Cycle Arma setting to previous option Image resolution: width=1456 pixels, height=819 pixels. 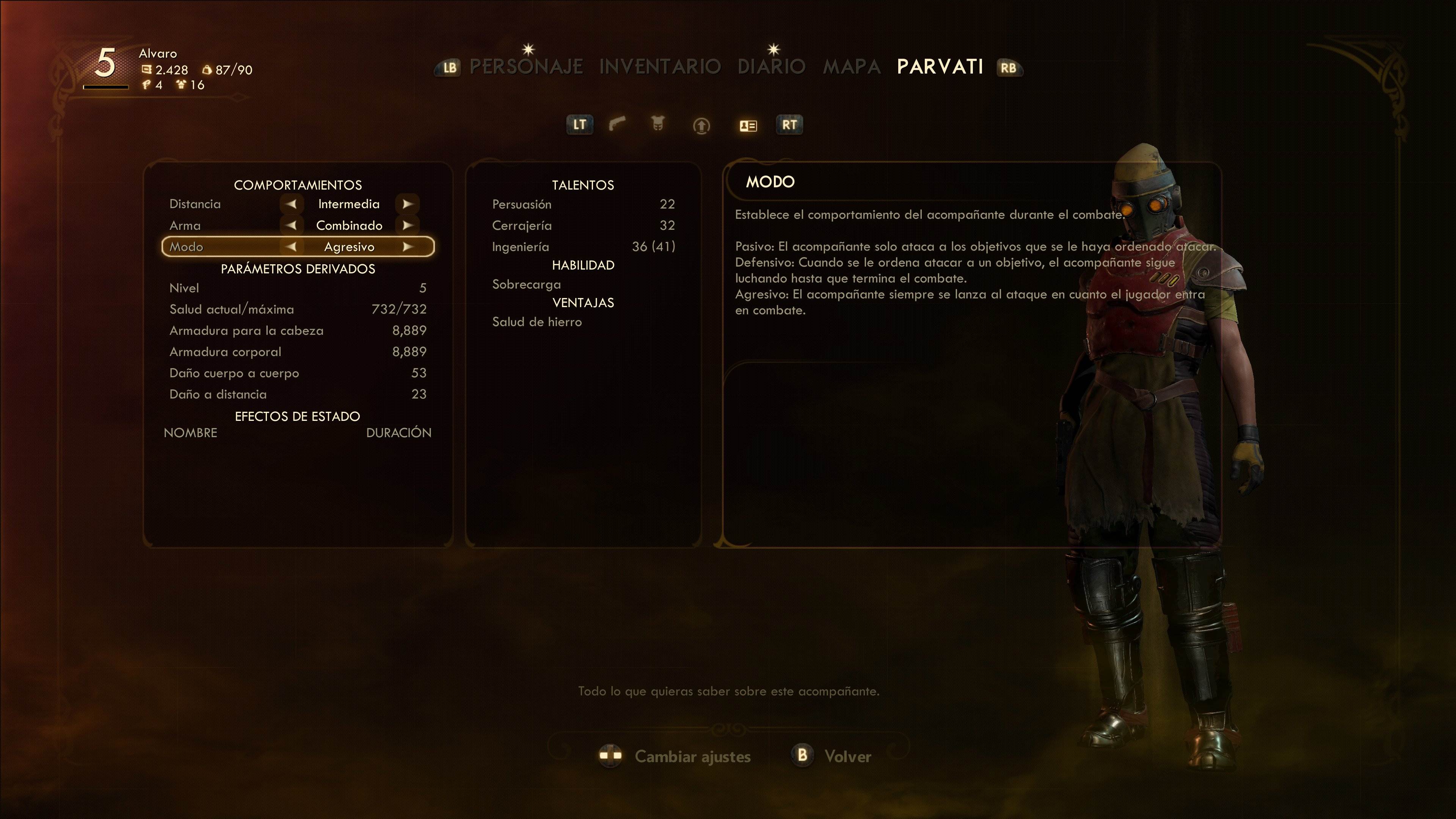point(291,226)
